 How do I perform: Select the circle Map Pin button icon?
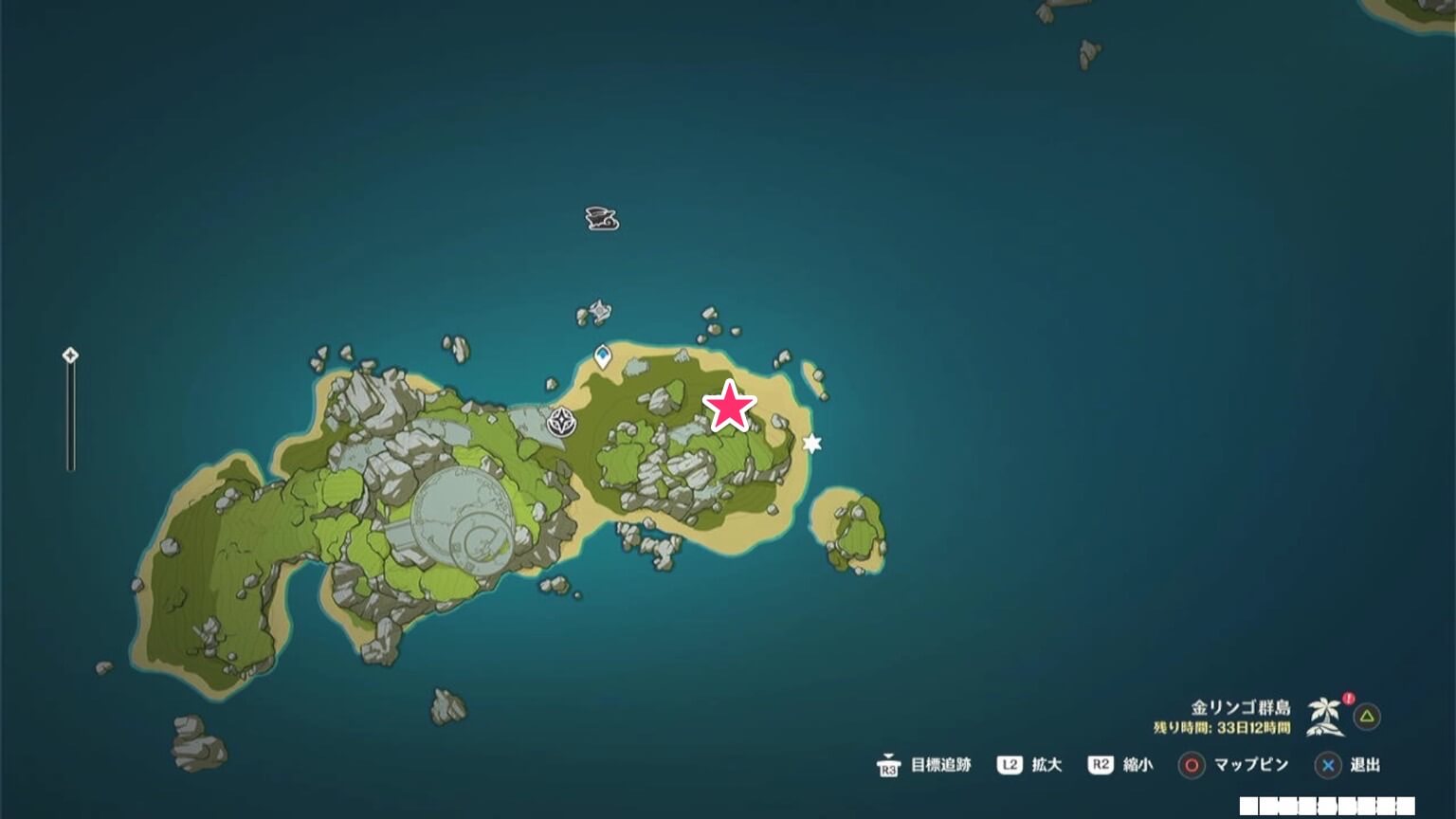(x=1191, y=765)
